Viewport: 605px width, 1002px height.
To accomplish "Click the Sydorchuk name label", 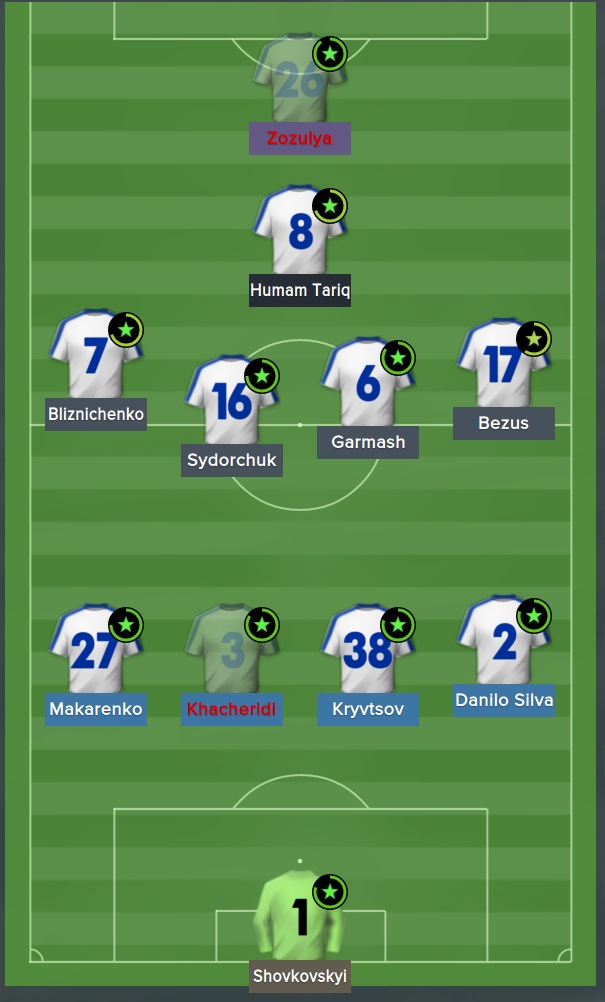I will pos(232,461).
